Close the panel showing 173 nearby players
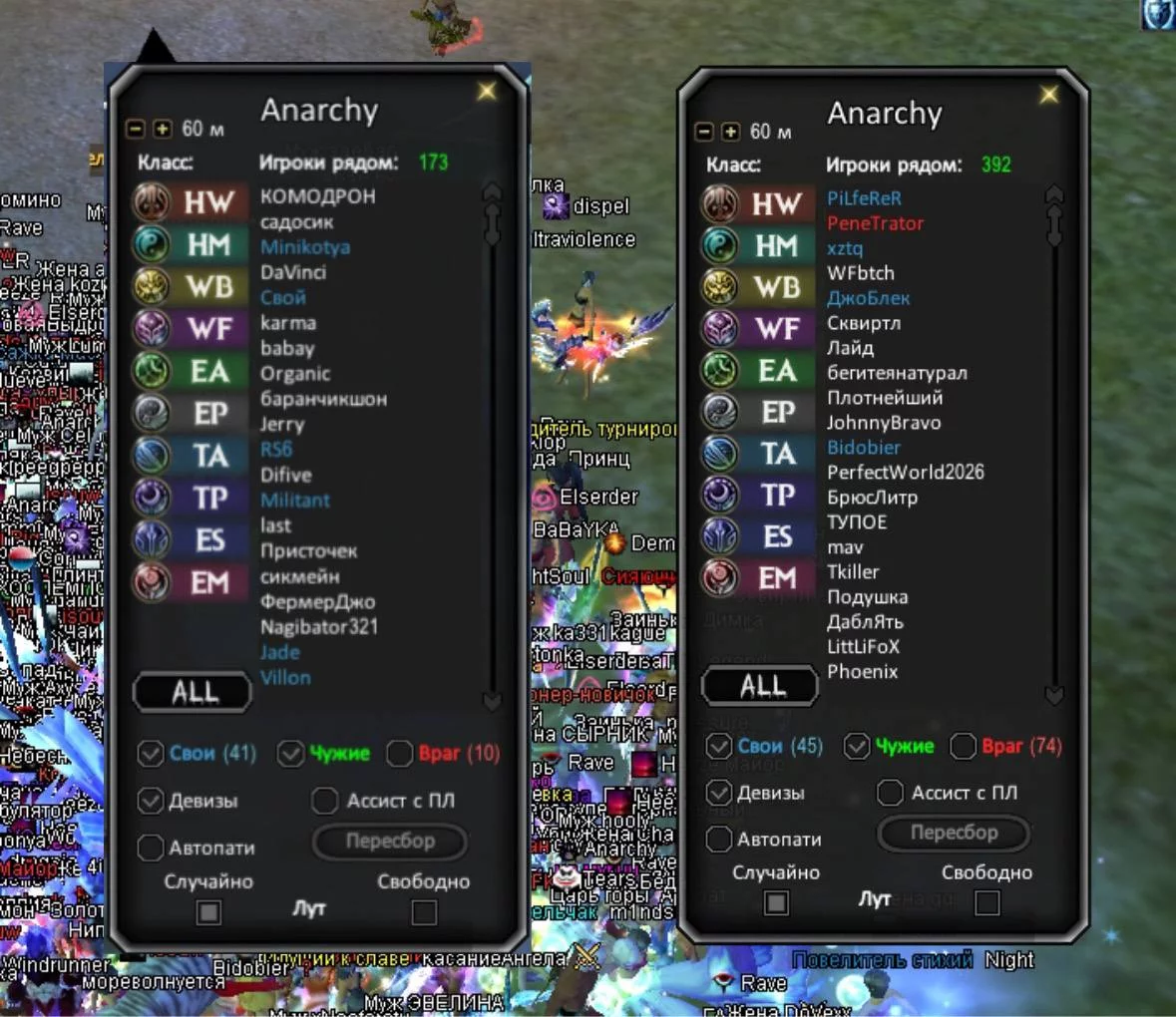Viewport: 1176px width, 1017px height. point(487,92)
